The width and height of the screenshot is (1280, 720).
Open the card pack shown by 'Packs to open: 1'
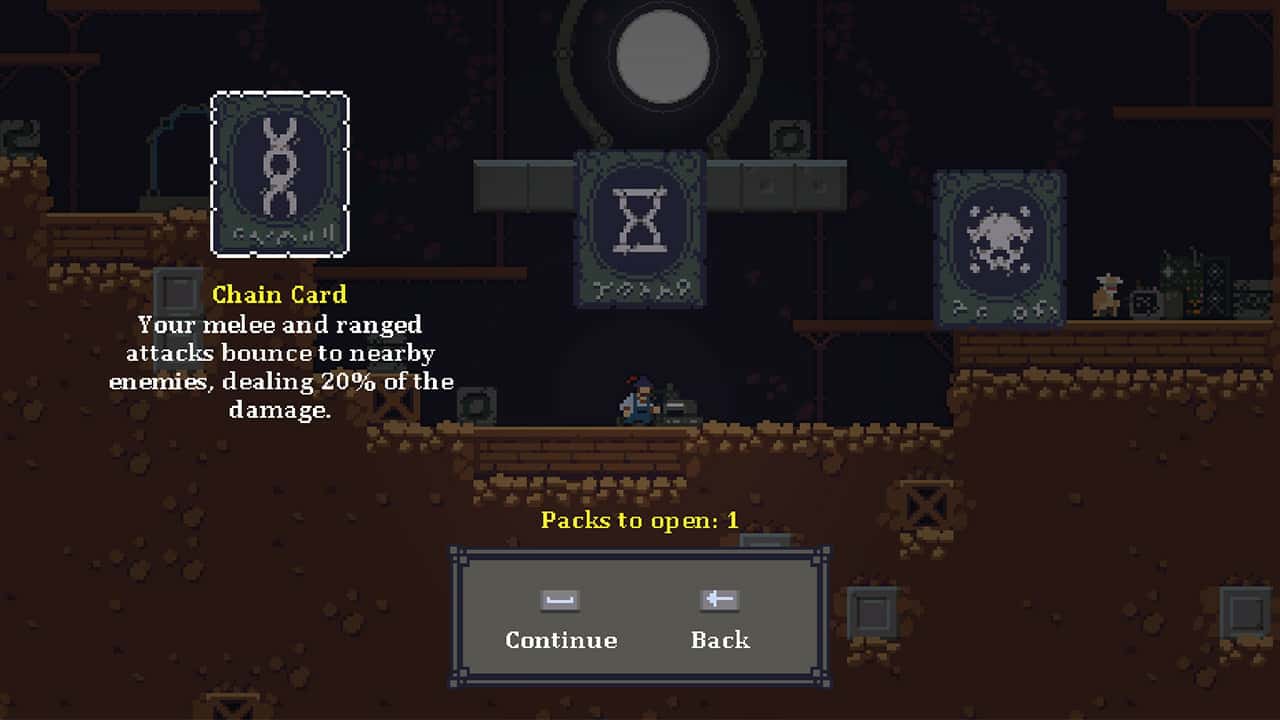(640, 520)
